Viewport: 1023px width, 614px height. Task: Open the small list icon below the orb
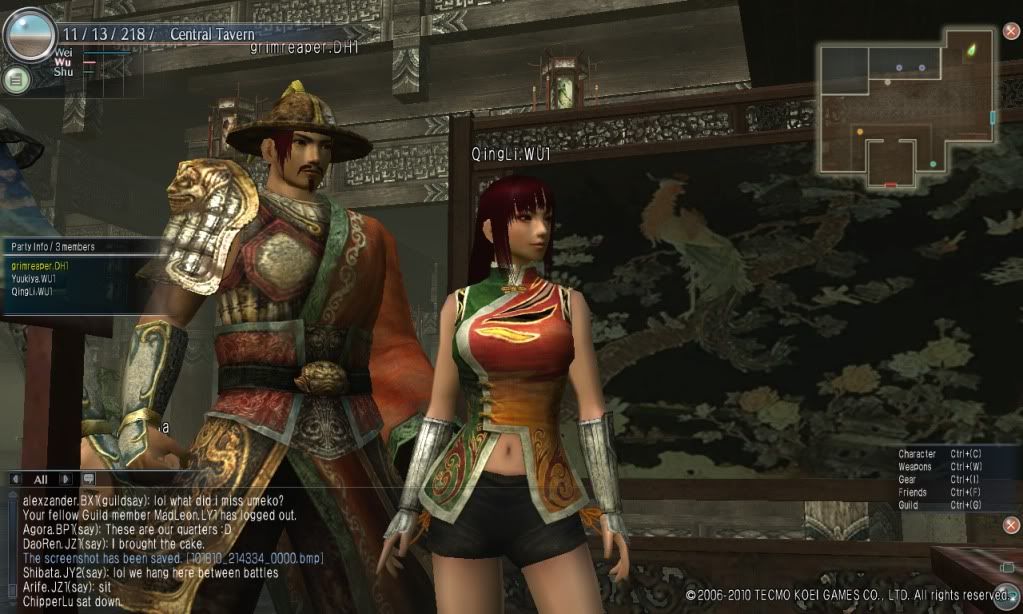(x=15, y=80)
